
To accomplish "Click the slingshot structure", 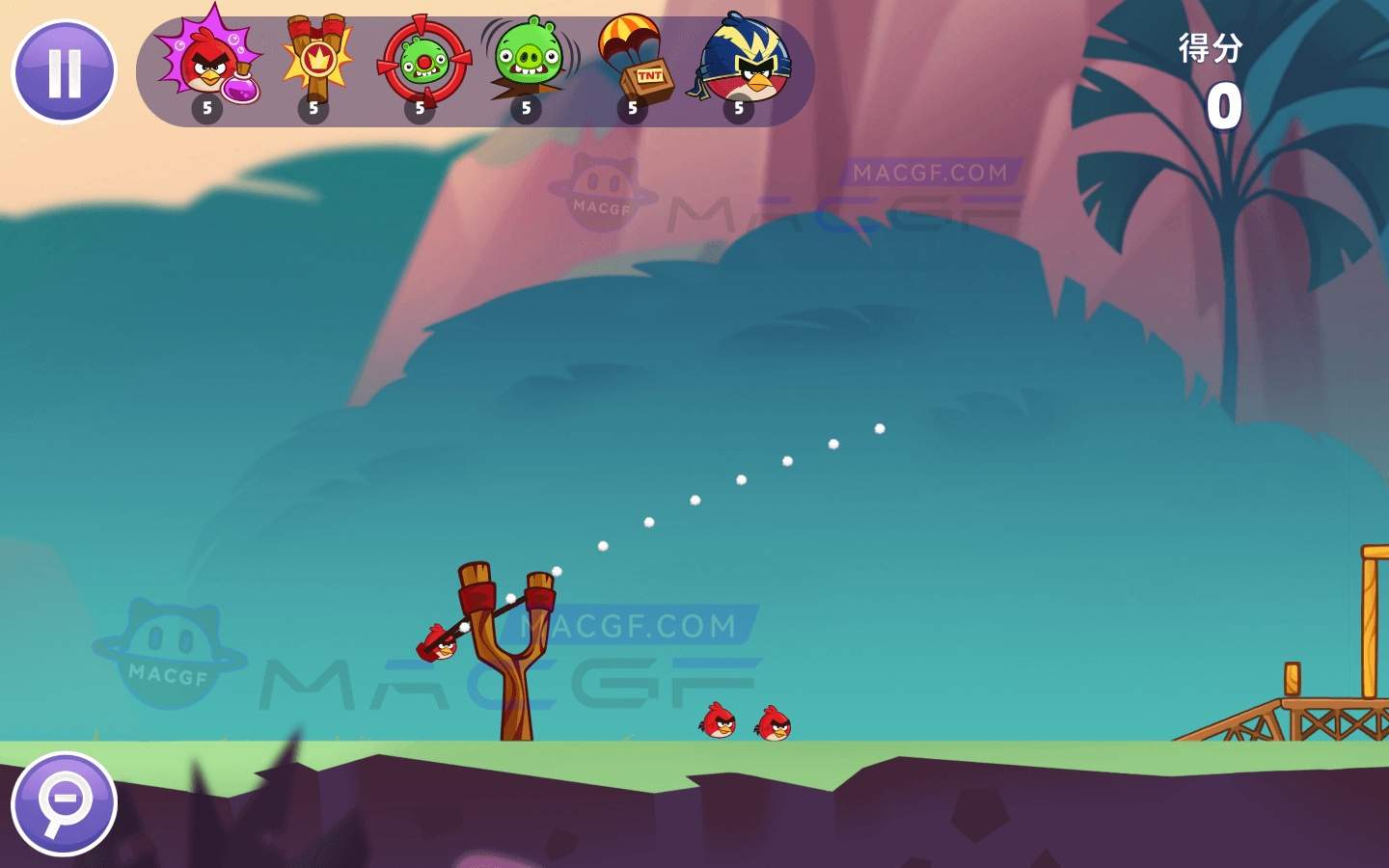I will (x=511, y=656).
